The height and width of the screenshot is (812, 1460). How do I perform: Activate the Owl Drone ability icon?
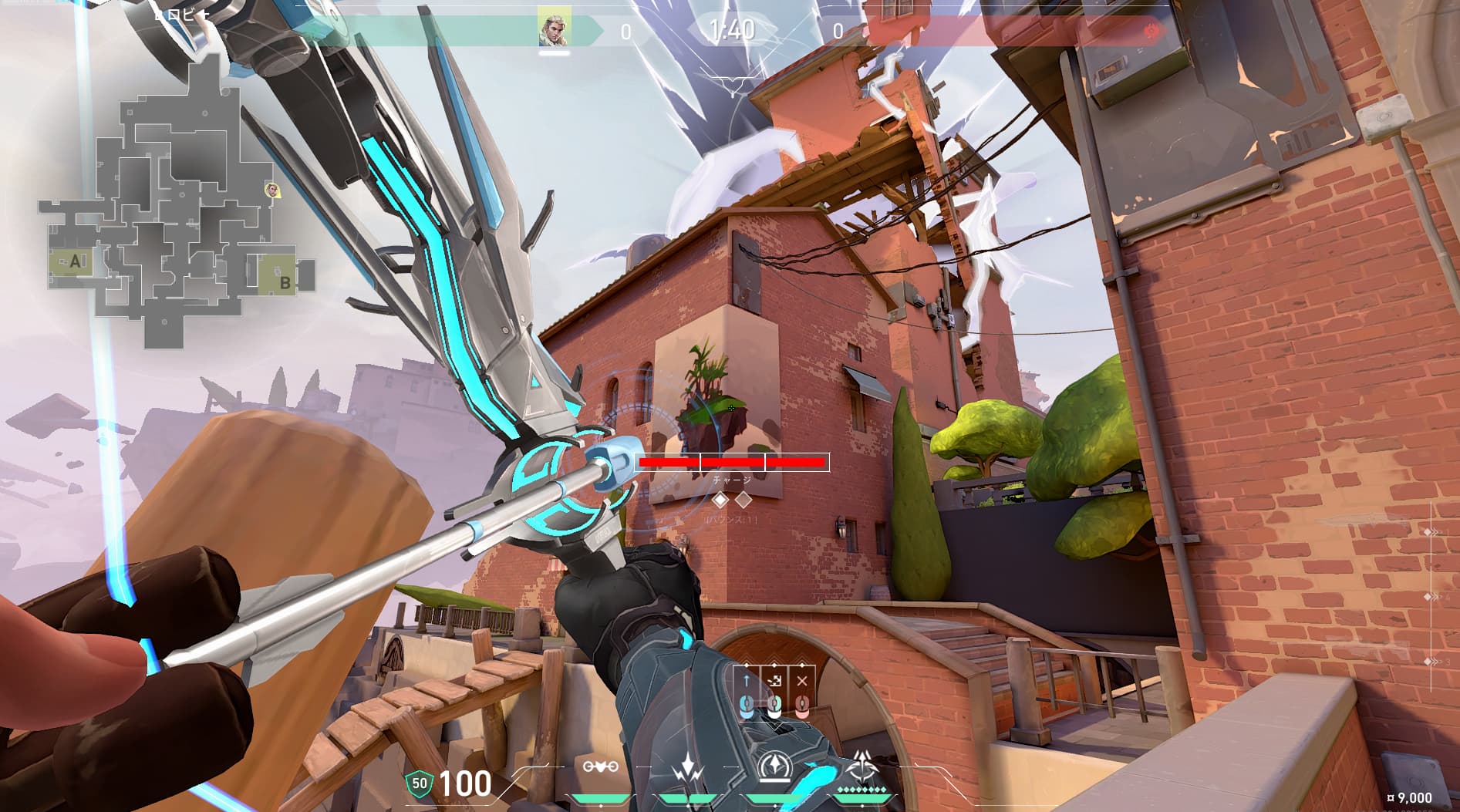click(600, 767)
